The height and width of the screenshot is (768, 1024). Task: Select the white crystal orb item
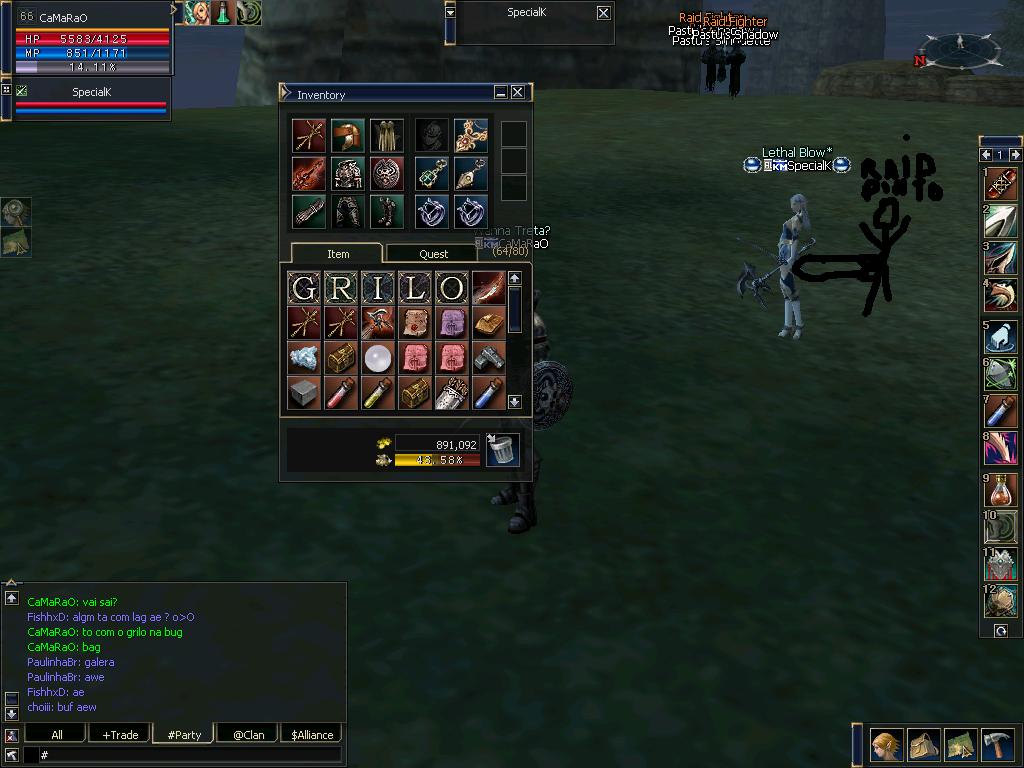point(378,357)
